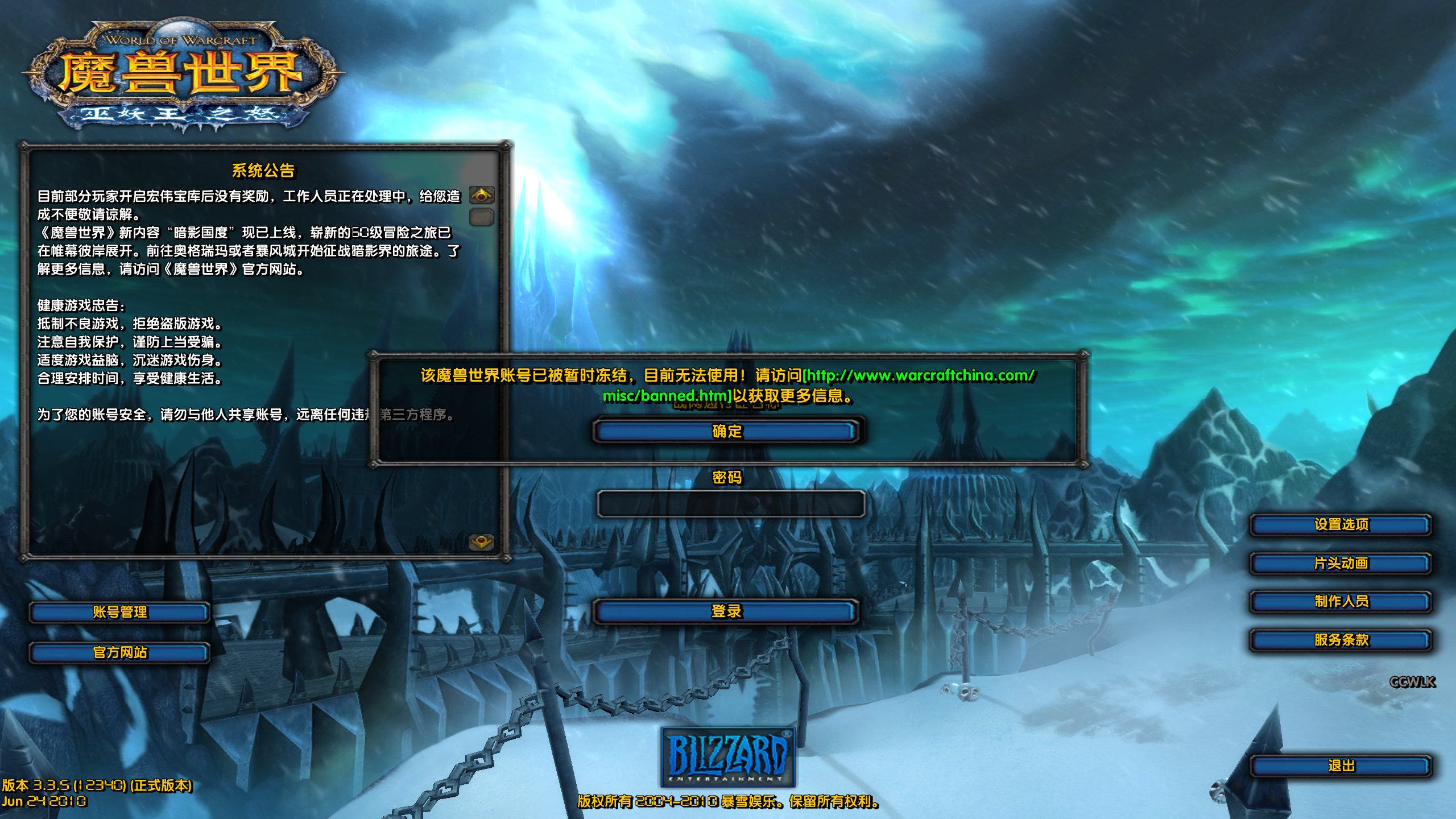Click the golden token icon below the announcement text

point(481,543)
